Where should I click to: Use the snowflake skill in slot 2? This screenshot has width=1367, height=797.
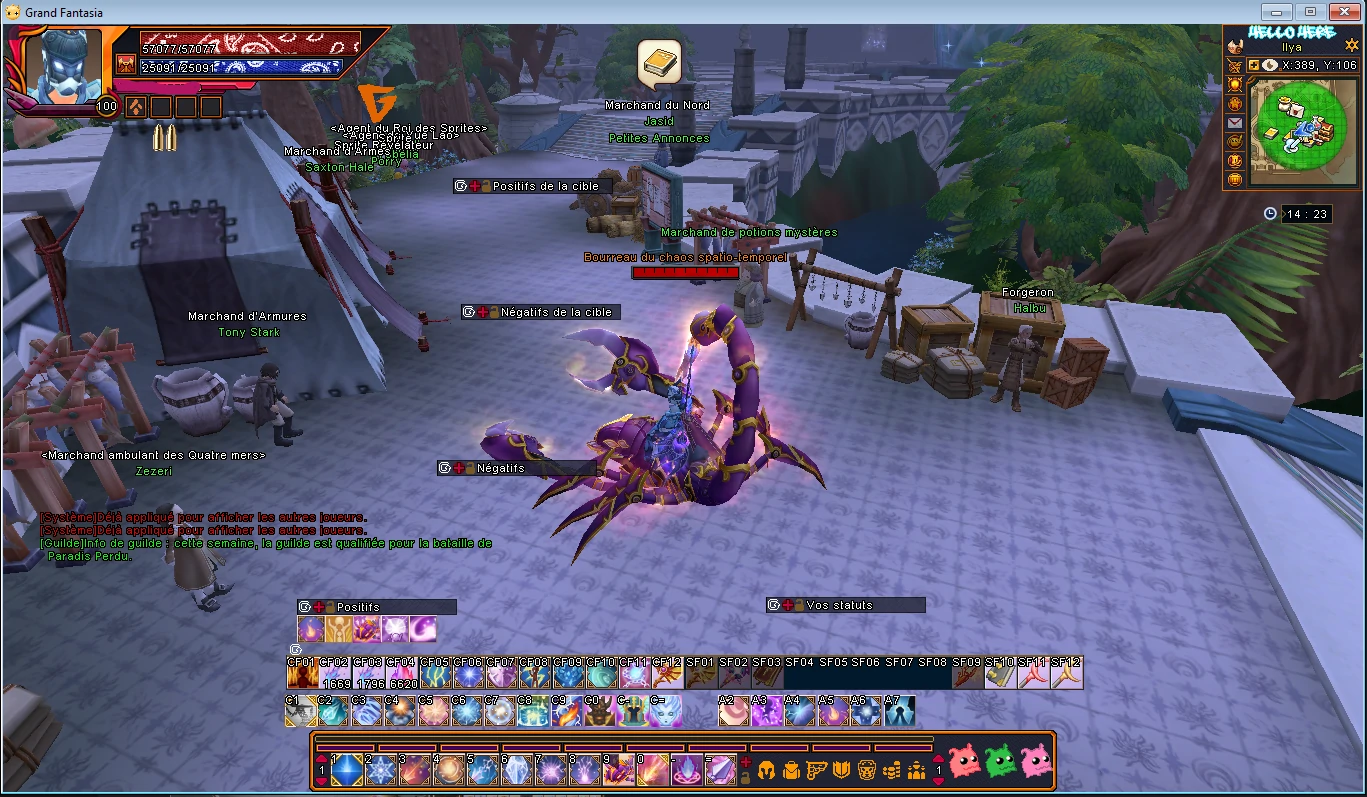(381, 769)
